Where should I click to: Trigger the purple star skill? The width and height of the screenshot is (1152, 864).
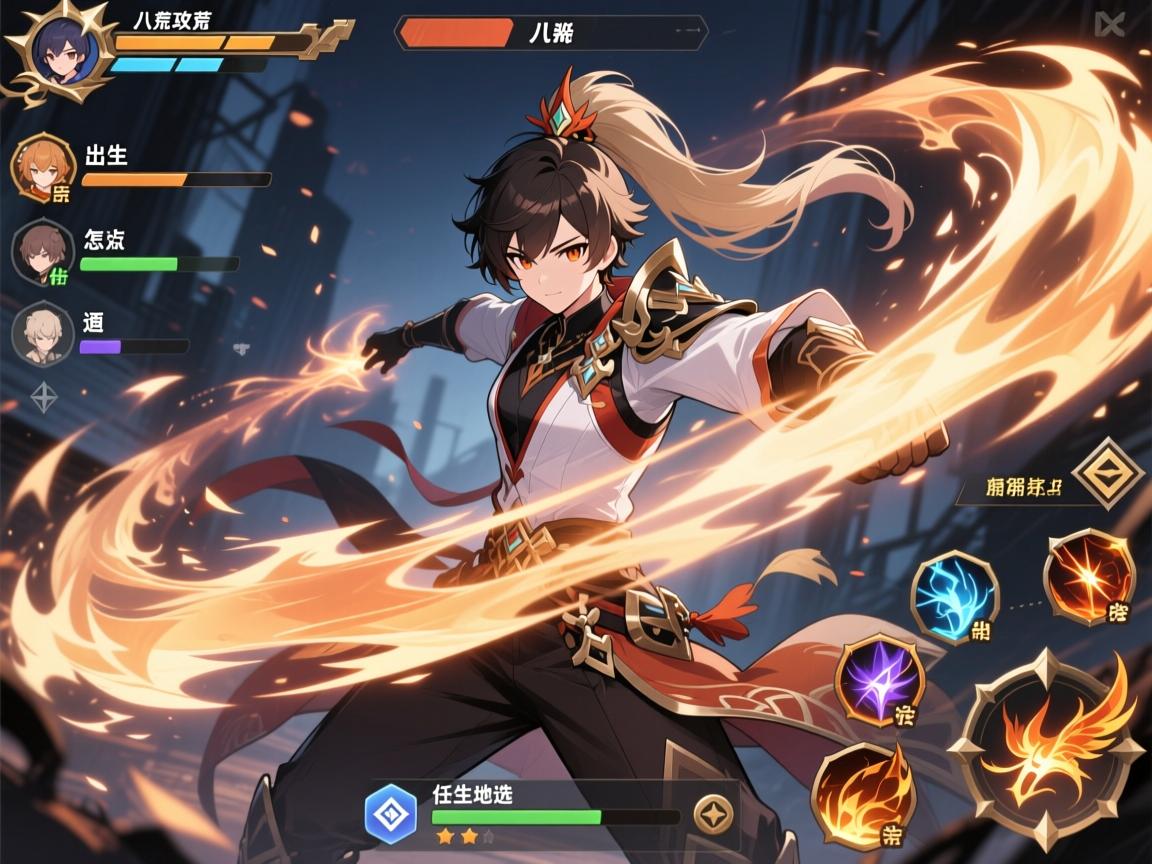pyautogui.click(x=879, y=680)
